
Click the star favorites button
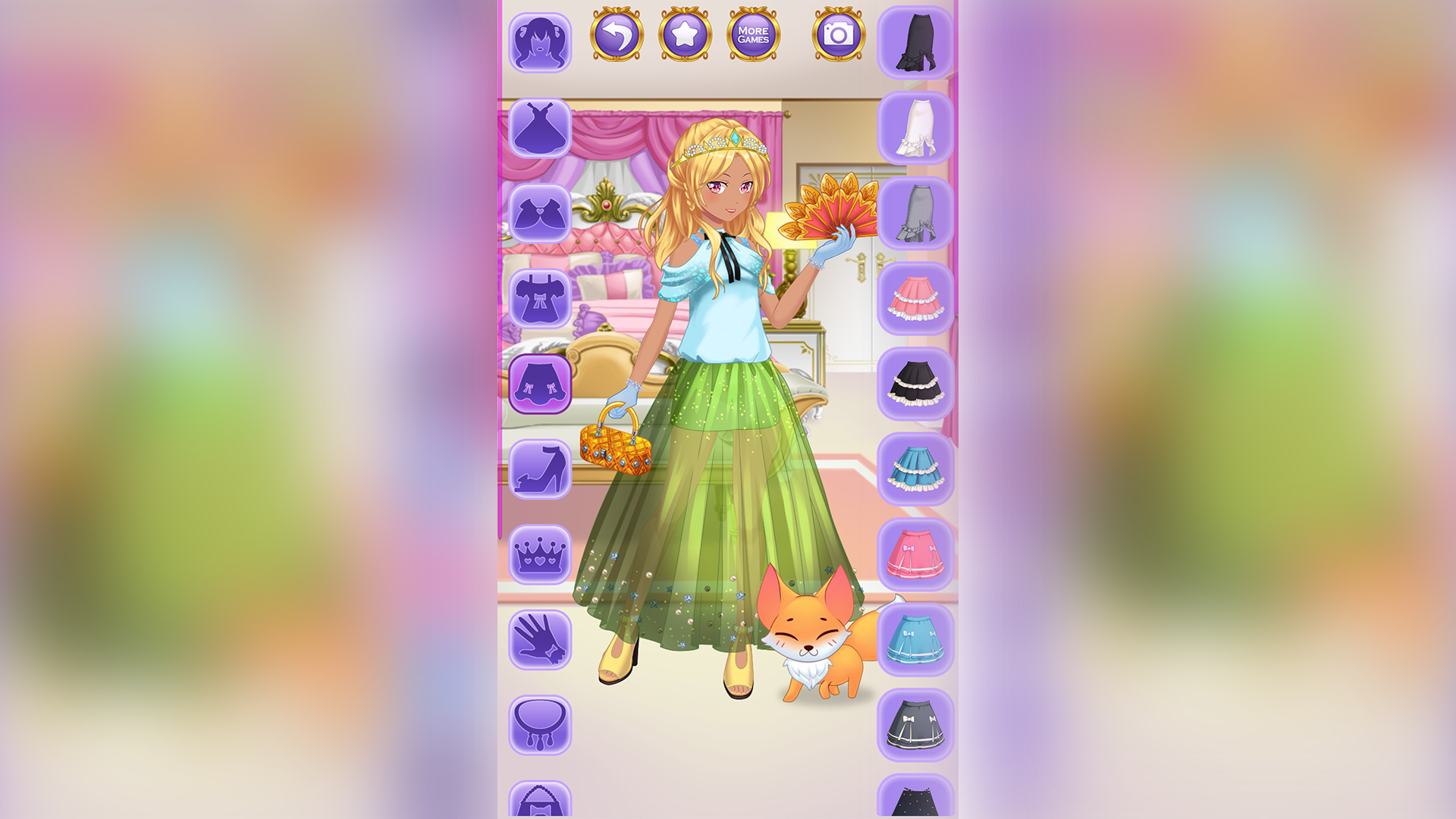(x=685, y=33)
